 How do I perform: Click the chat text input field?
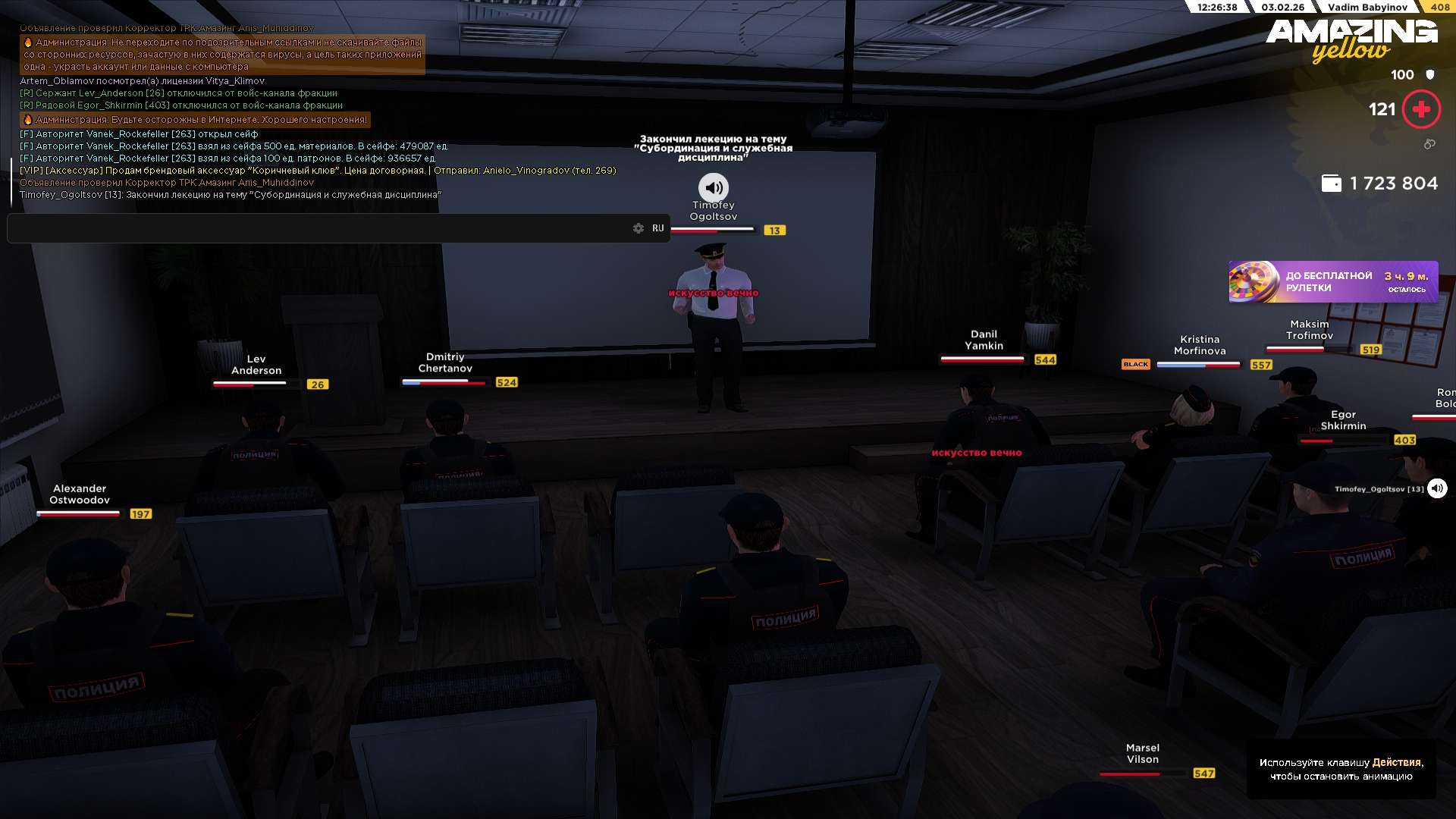[x=318, y=228]
